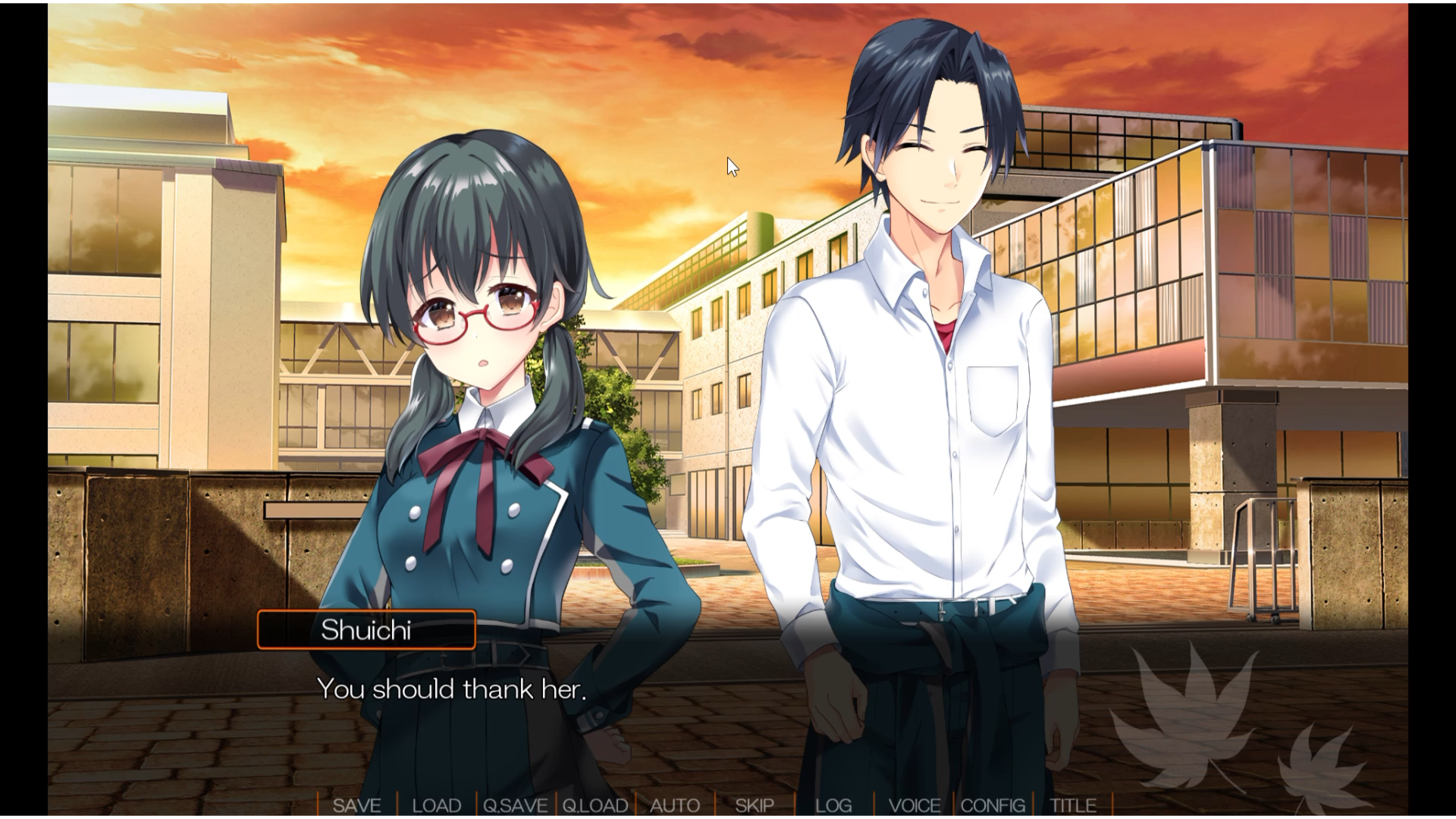The width and height of the screenshot is (1456, 819).
Task: Open the backlog with LOG
Action: [832, 806]
